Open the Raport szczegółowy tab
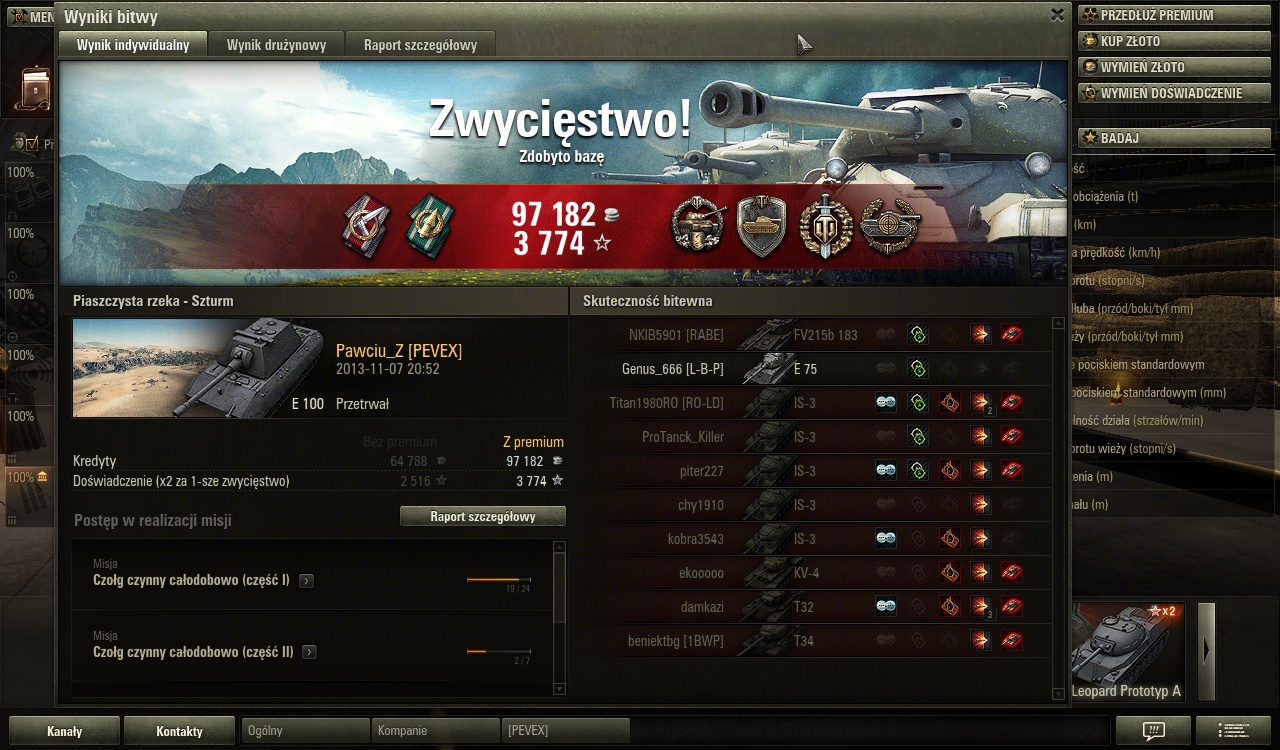This screenshot has height=750, width=1280. [420, 45]
